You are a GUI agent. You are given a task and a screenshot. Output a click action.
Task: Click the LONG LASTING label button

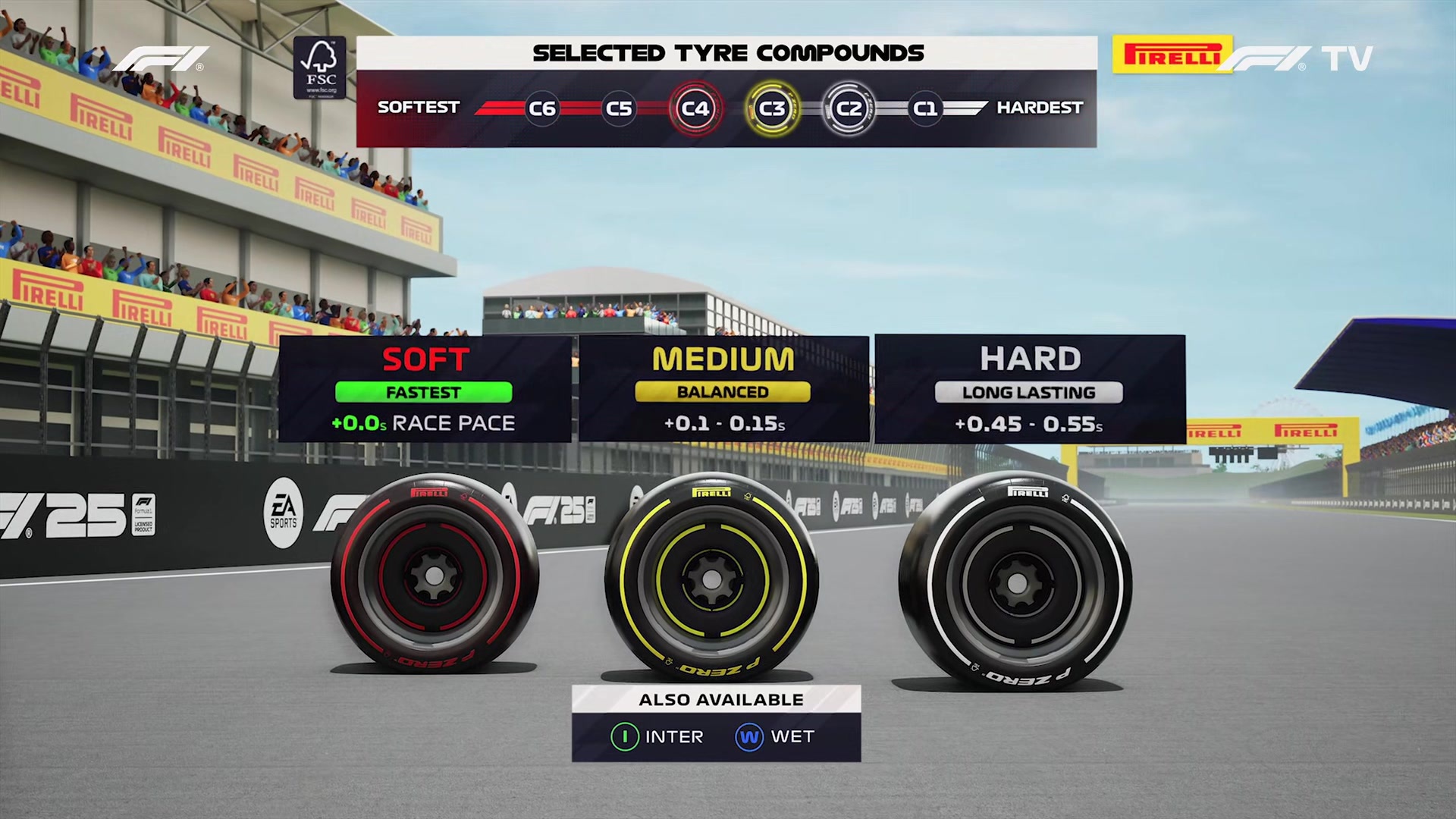pyautogui.click(x=1030, y=392)
